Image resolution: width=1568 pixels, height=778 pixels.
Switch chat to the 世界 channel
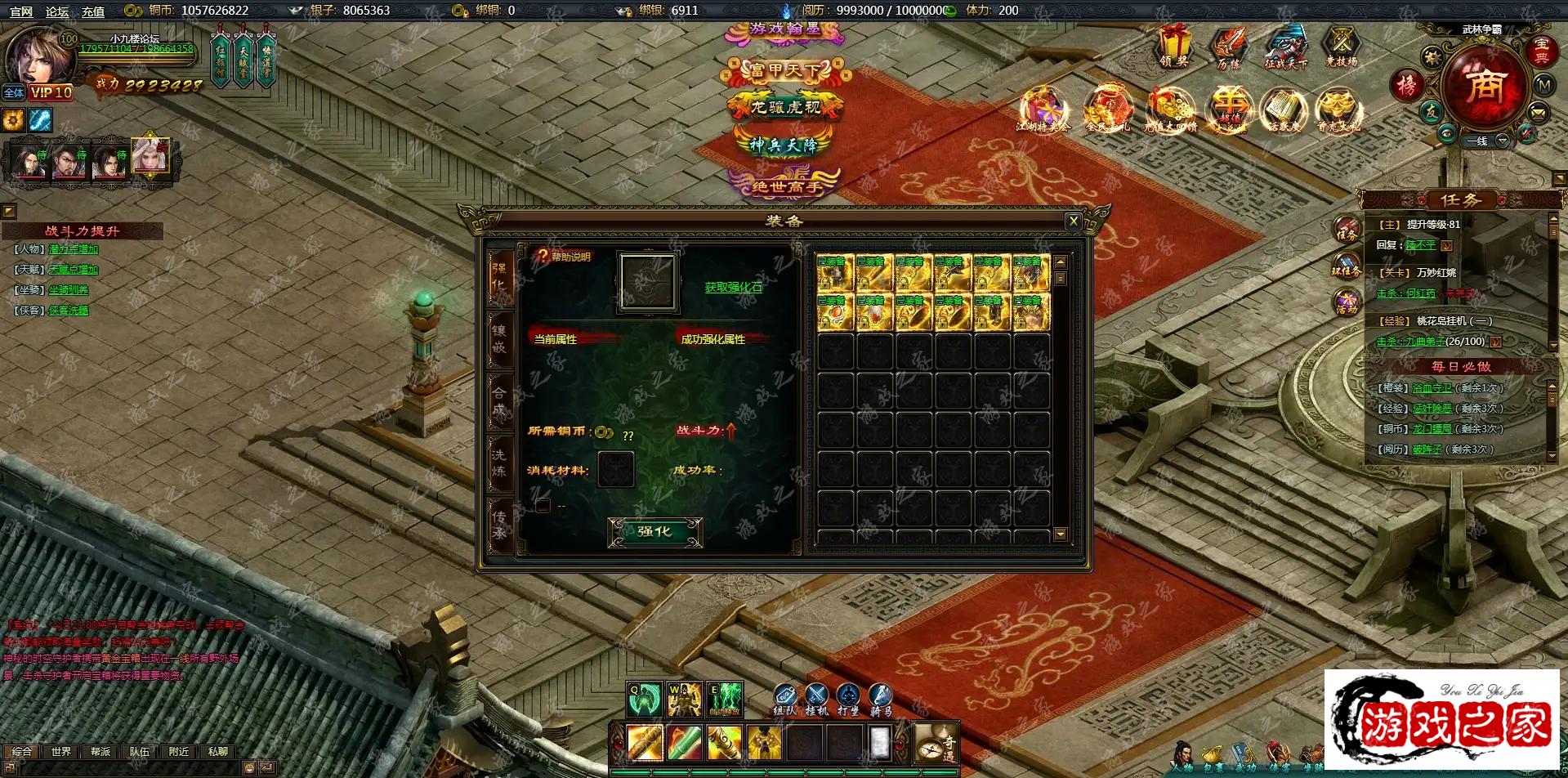[x=61, y=752]
